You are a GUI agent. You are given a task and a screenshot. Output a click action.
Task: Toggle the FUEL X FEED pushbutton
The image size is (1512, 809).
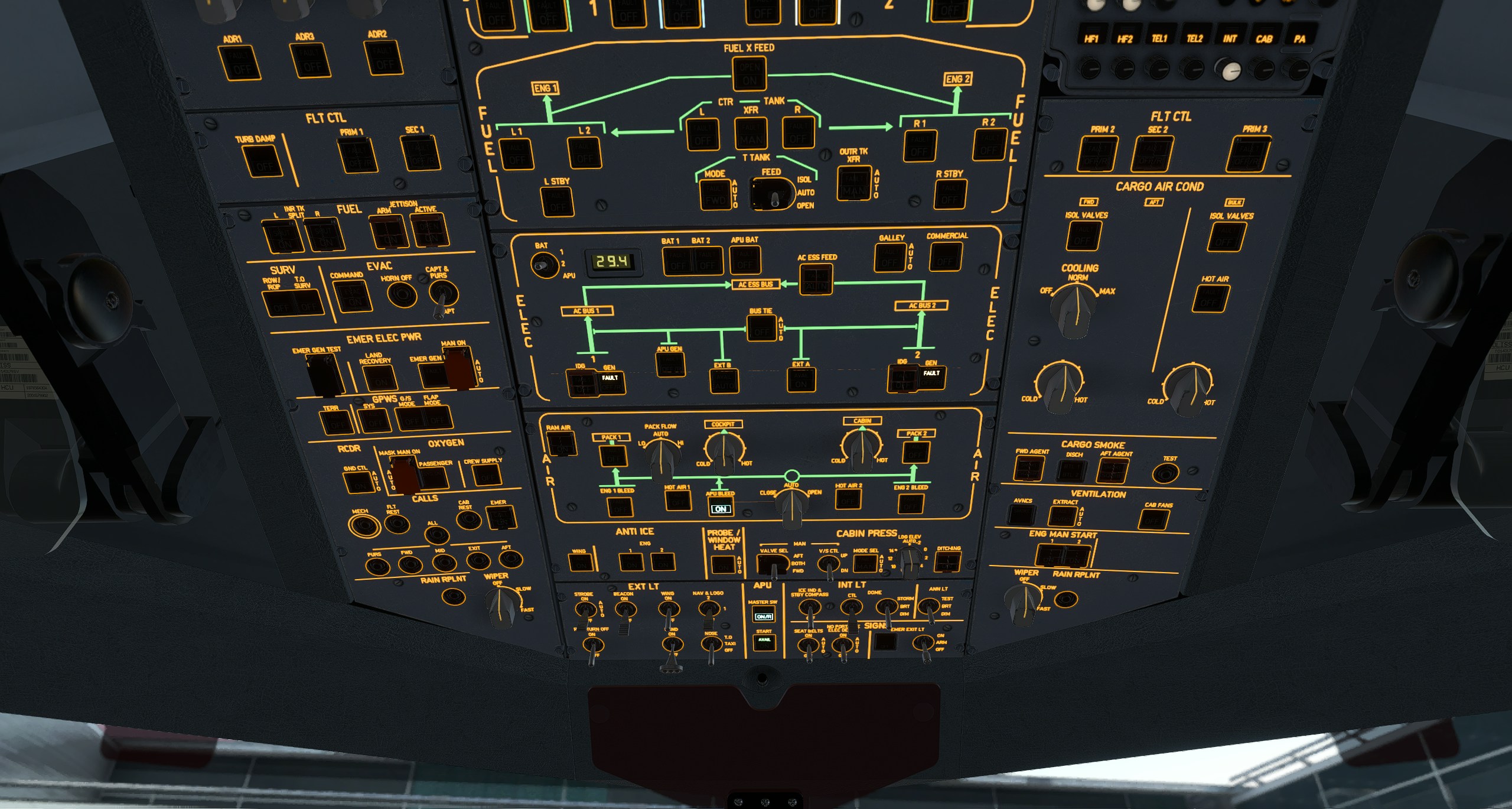[750, 74]
